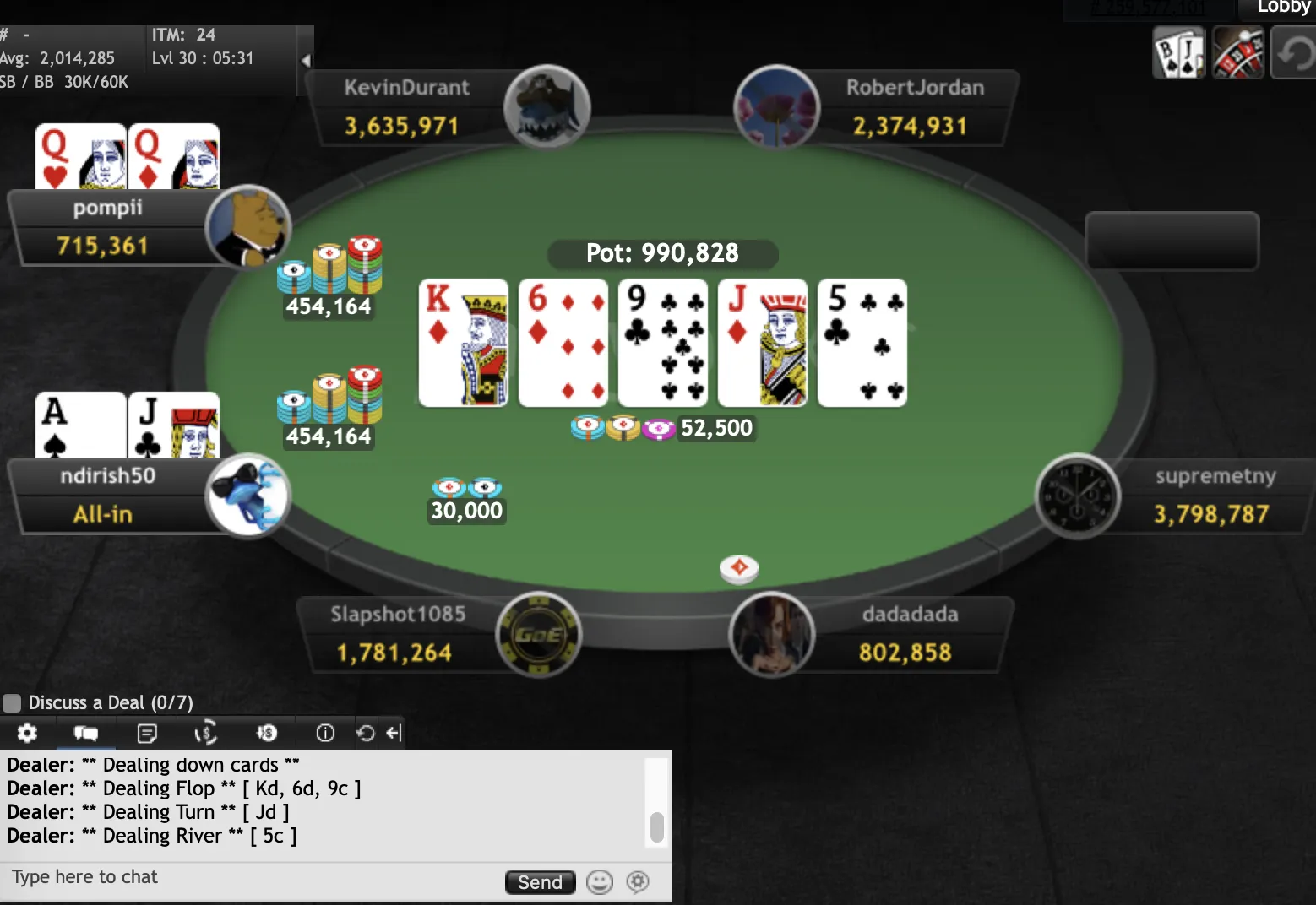Click the chat scrollbar handle
The height and width of the screenshot is (905, 1316).
pyautogui.click(x=656, y=827)
